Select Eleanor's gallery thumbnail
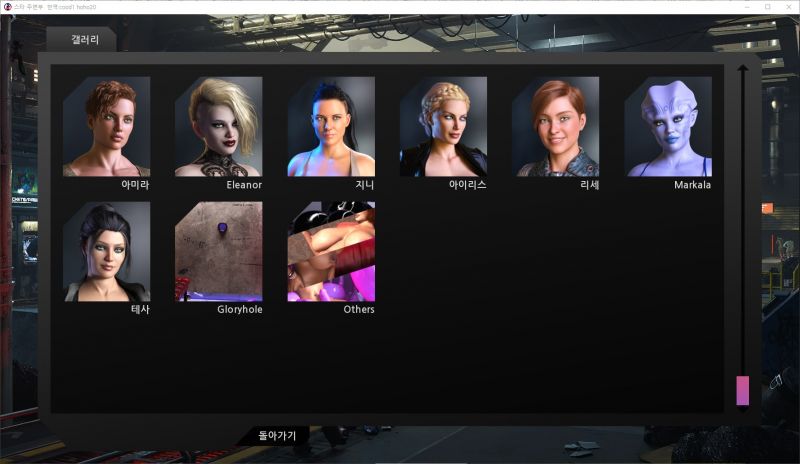The width and height of the screenshot is (800, 464). (x=218, y=127)
